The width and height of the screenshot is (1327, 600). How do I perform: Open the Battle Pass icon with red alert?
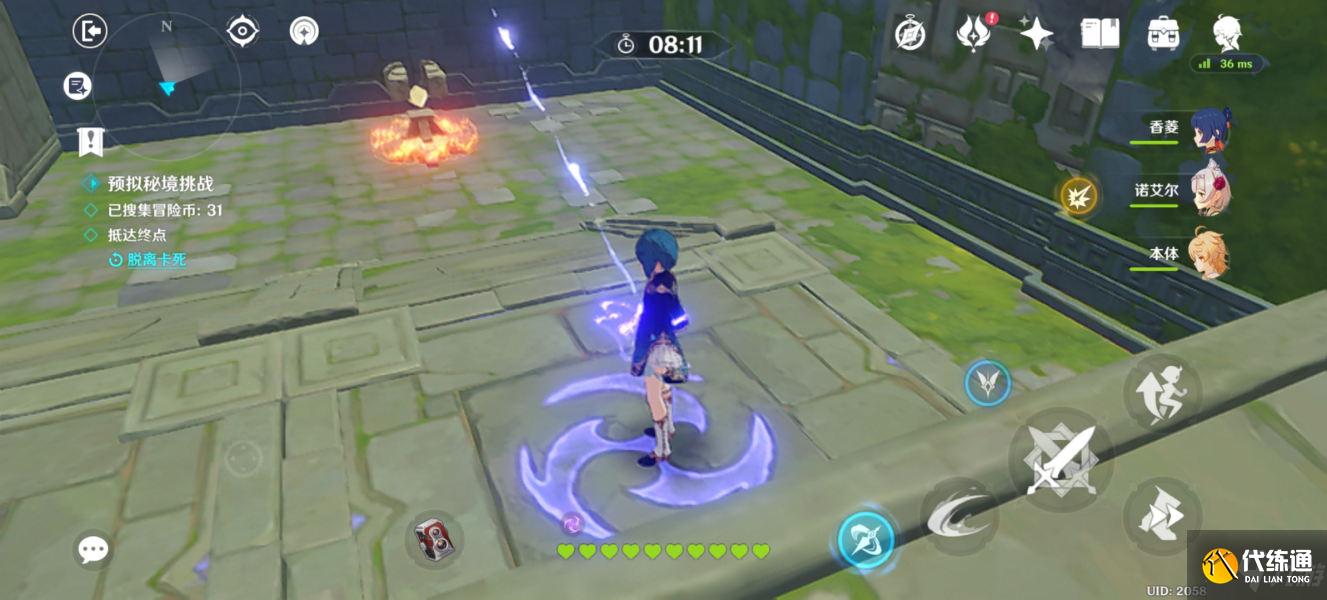(x=972, y=34)
